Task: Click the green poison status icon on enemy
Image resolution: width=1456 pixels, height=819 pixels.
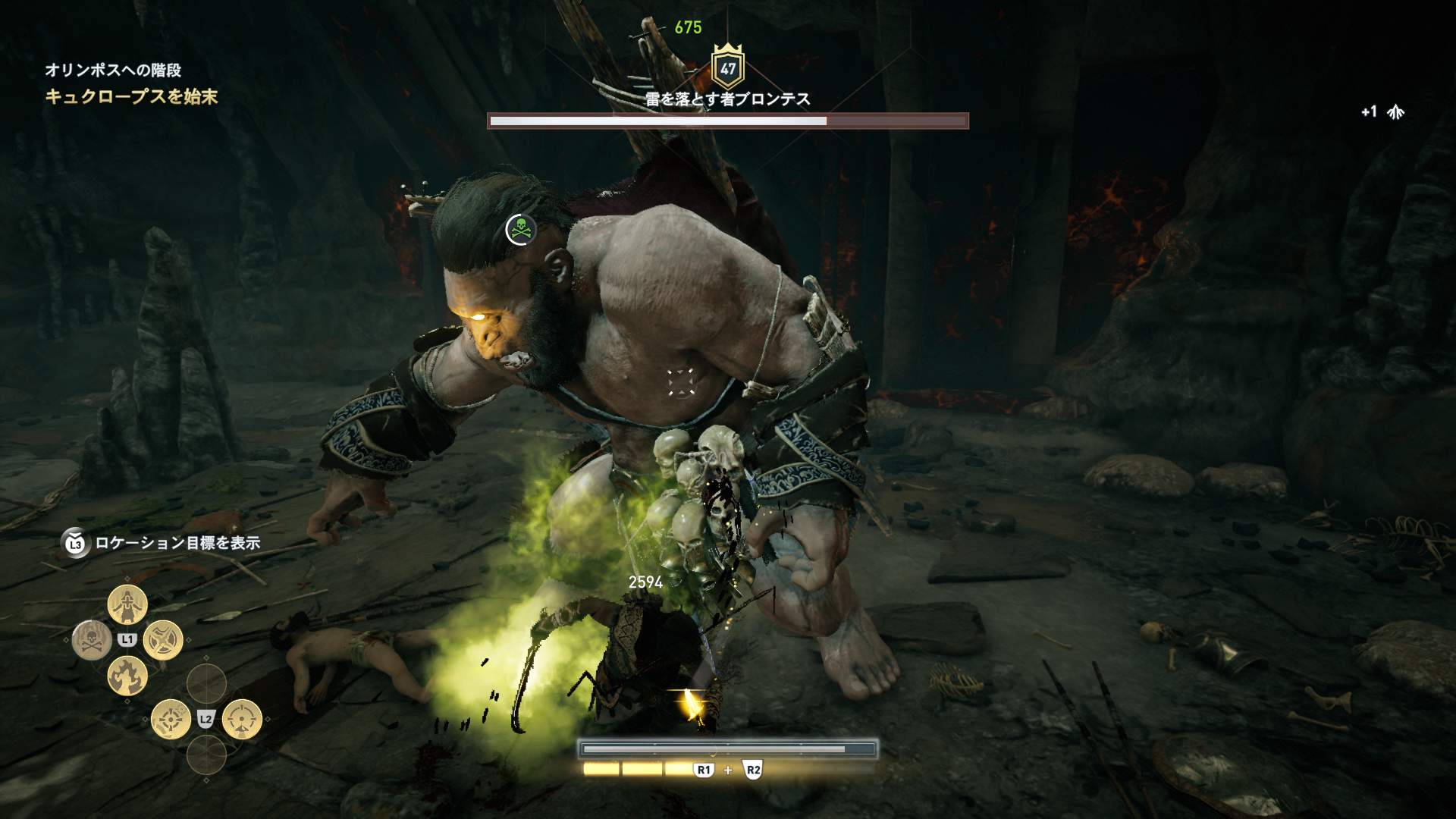Action: (521, 229)
